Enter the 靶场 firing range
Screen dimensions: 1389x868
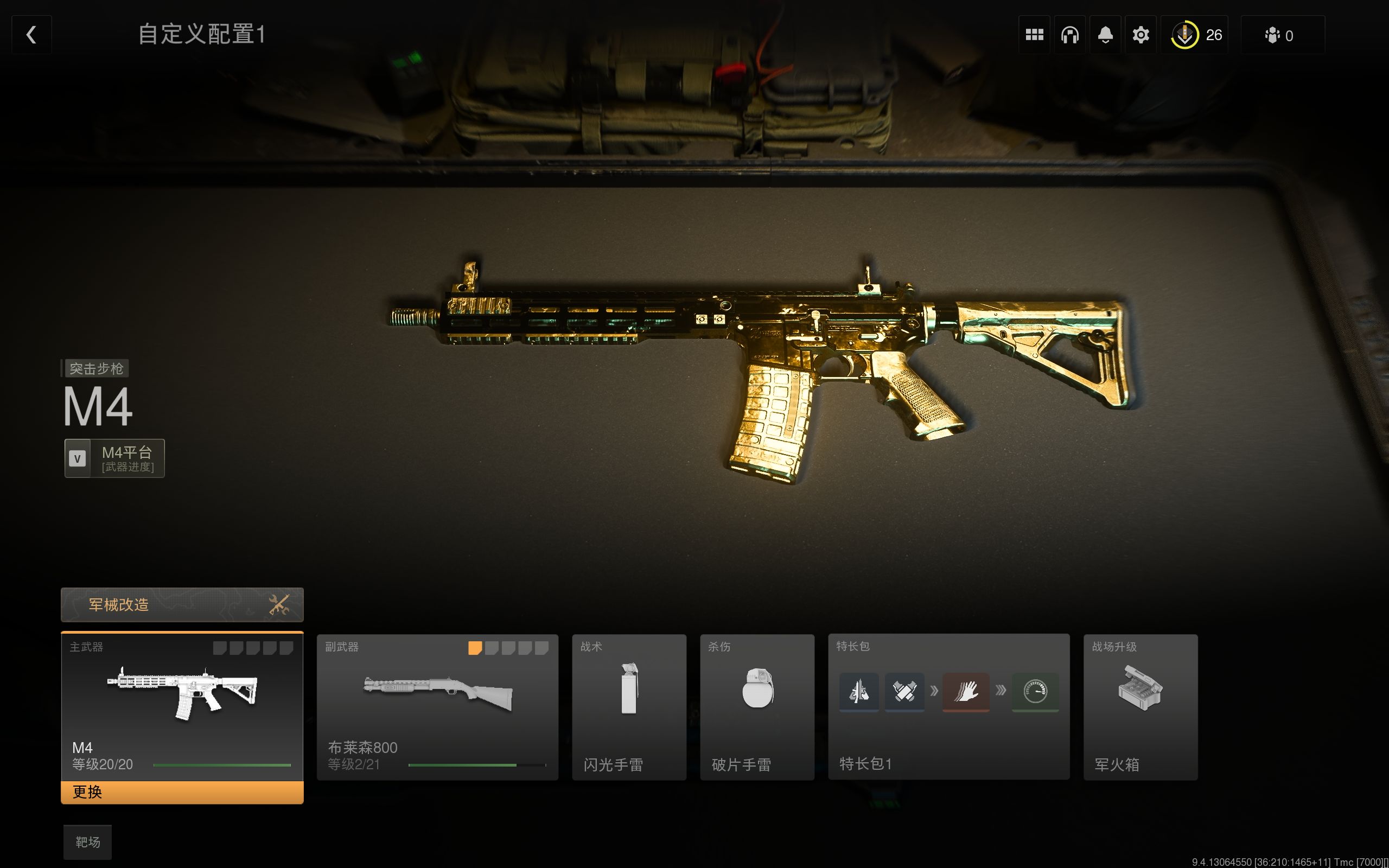87,842
